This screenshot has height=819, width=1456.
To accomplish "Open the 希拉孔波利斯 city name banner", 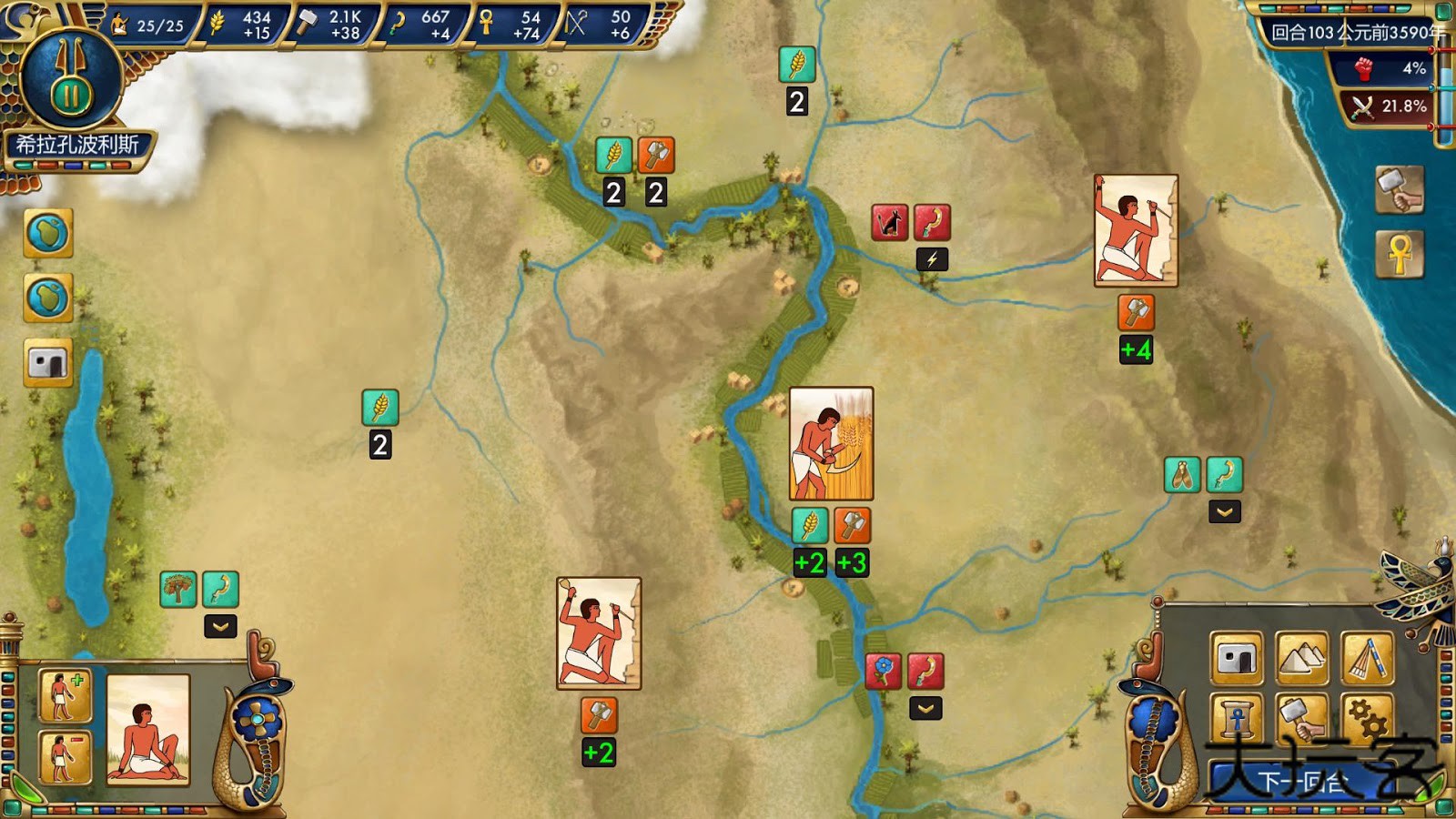I will (78, 146).
